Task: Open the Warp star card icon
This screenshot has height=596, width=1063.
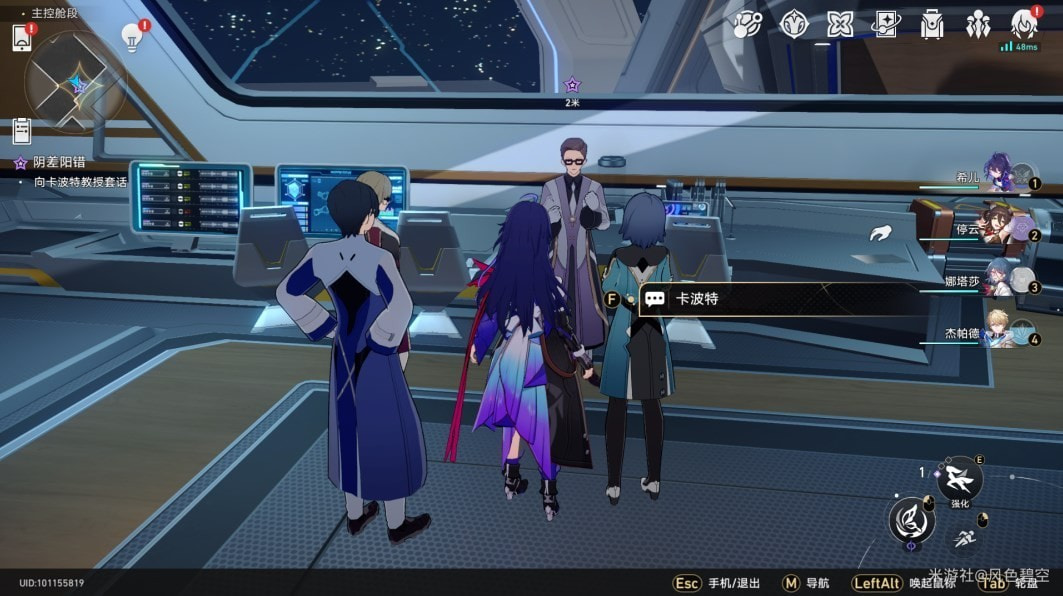Action: click(x=886, y=24)
